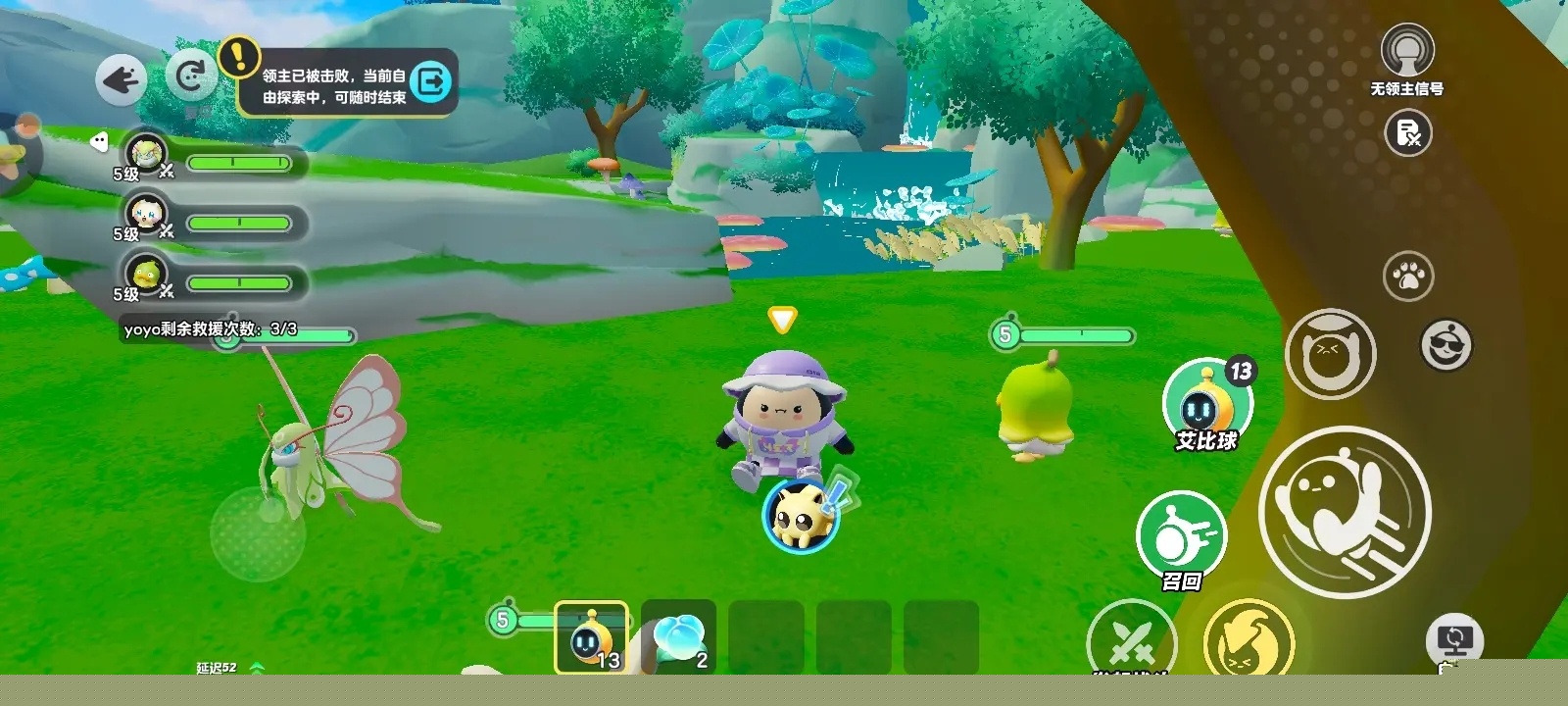This screenshot has width=1568, height=706.
Task: Select the second level 5 pet portrait
Action: 147,212
